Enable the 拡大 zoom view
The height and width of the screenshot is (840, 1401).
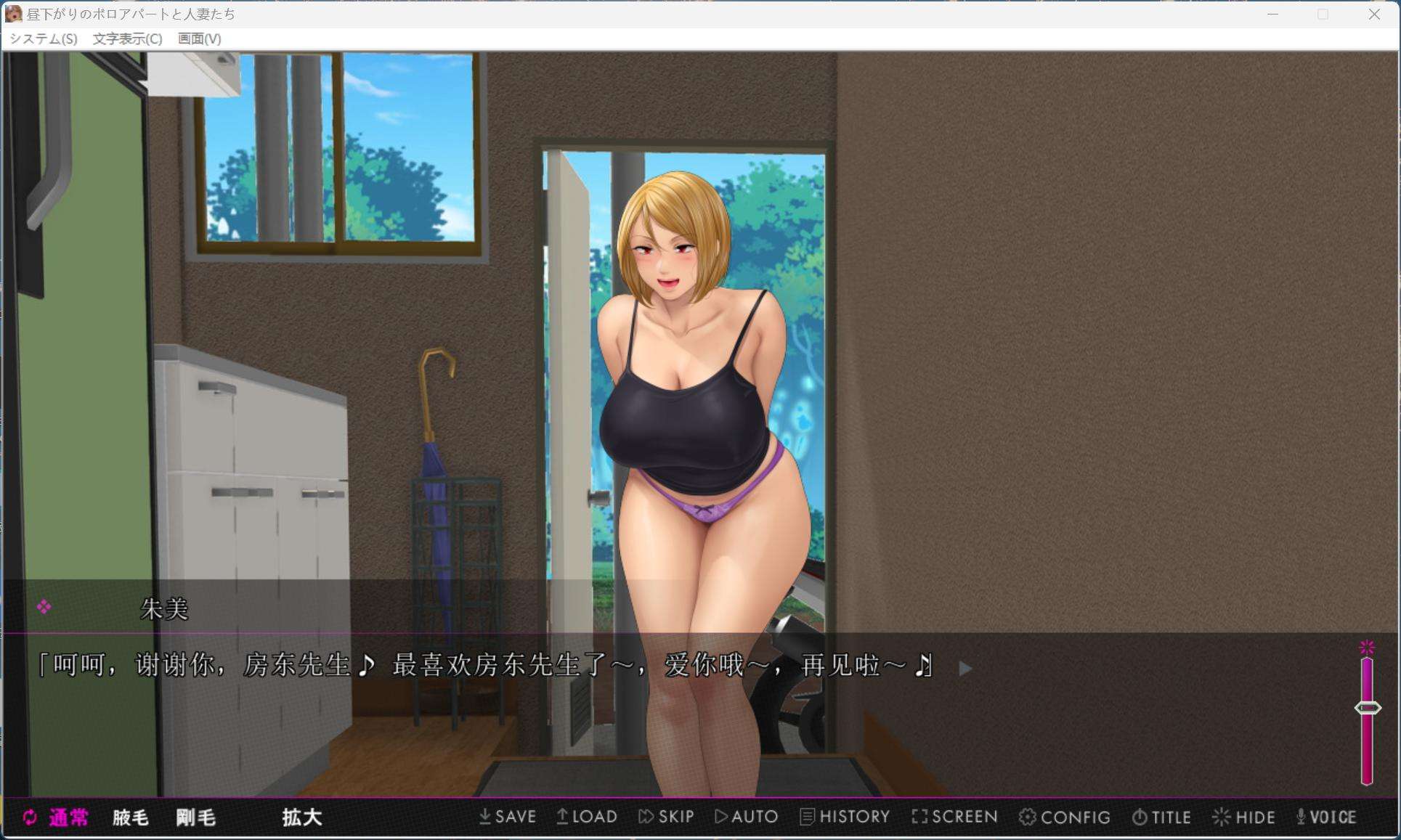tap(302, 817)
